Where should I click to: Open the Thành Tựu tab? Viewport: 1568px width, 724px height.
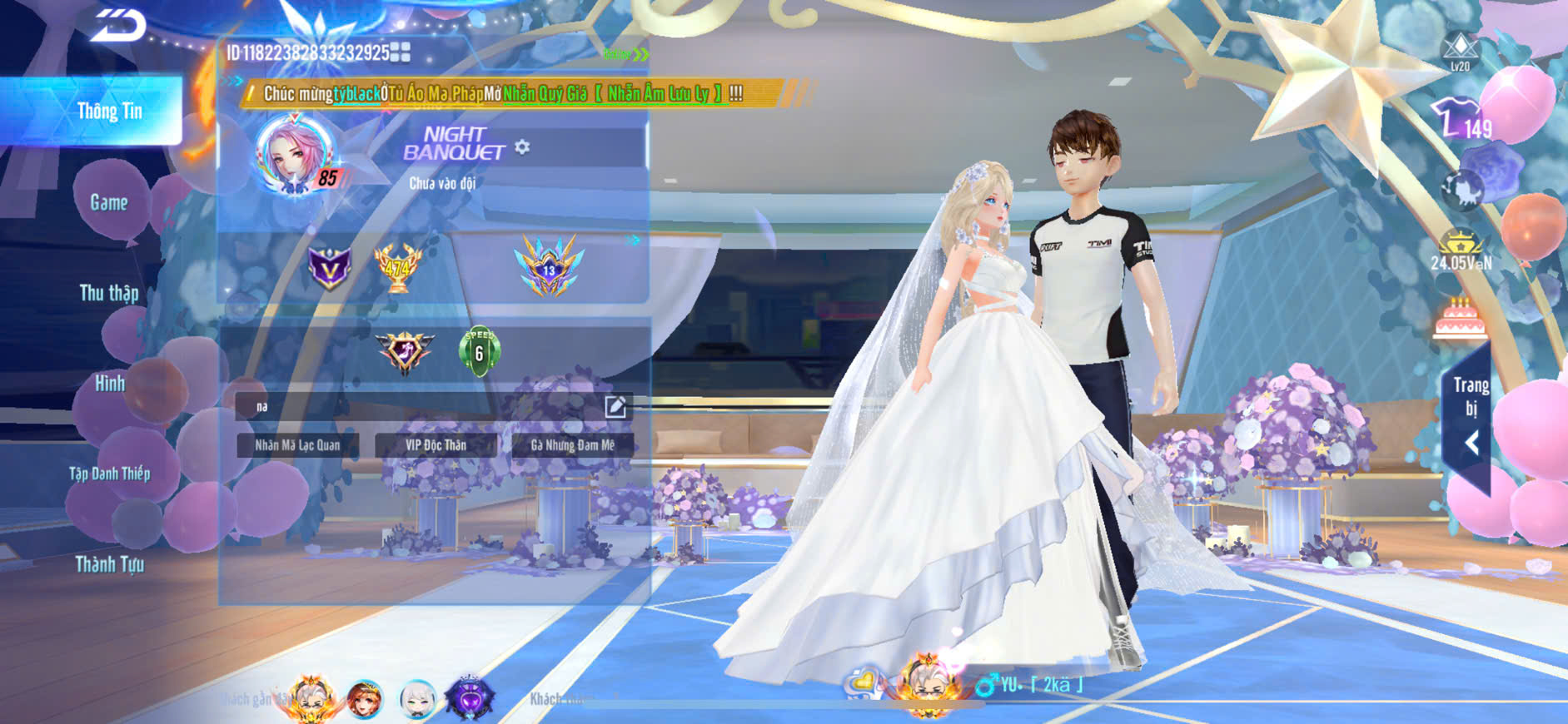pos(109,565)
